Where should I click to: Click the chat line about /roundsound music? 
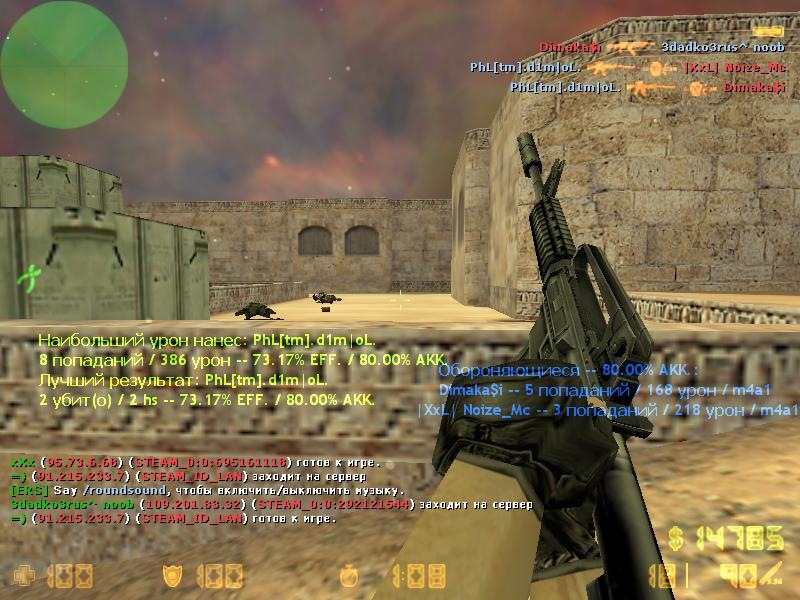[x=208, y=491]
